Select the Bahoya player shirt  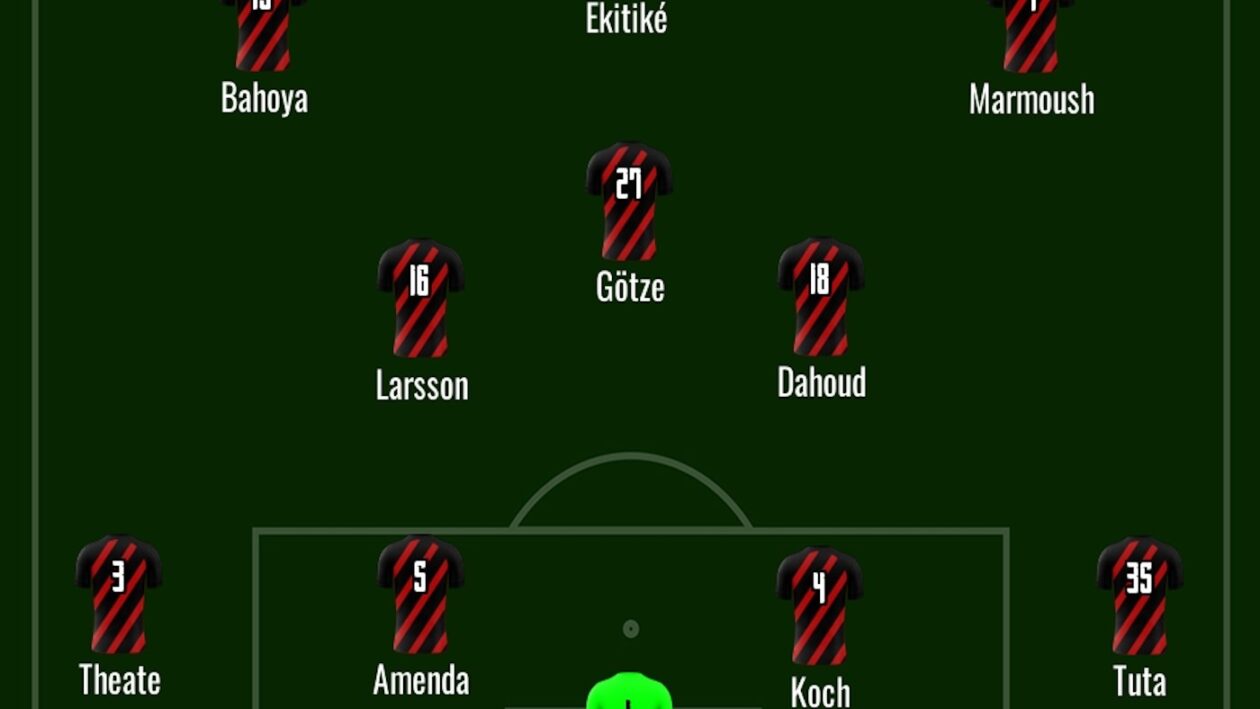pos(263,35)
